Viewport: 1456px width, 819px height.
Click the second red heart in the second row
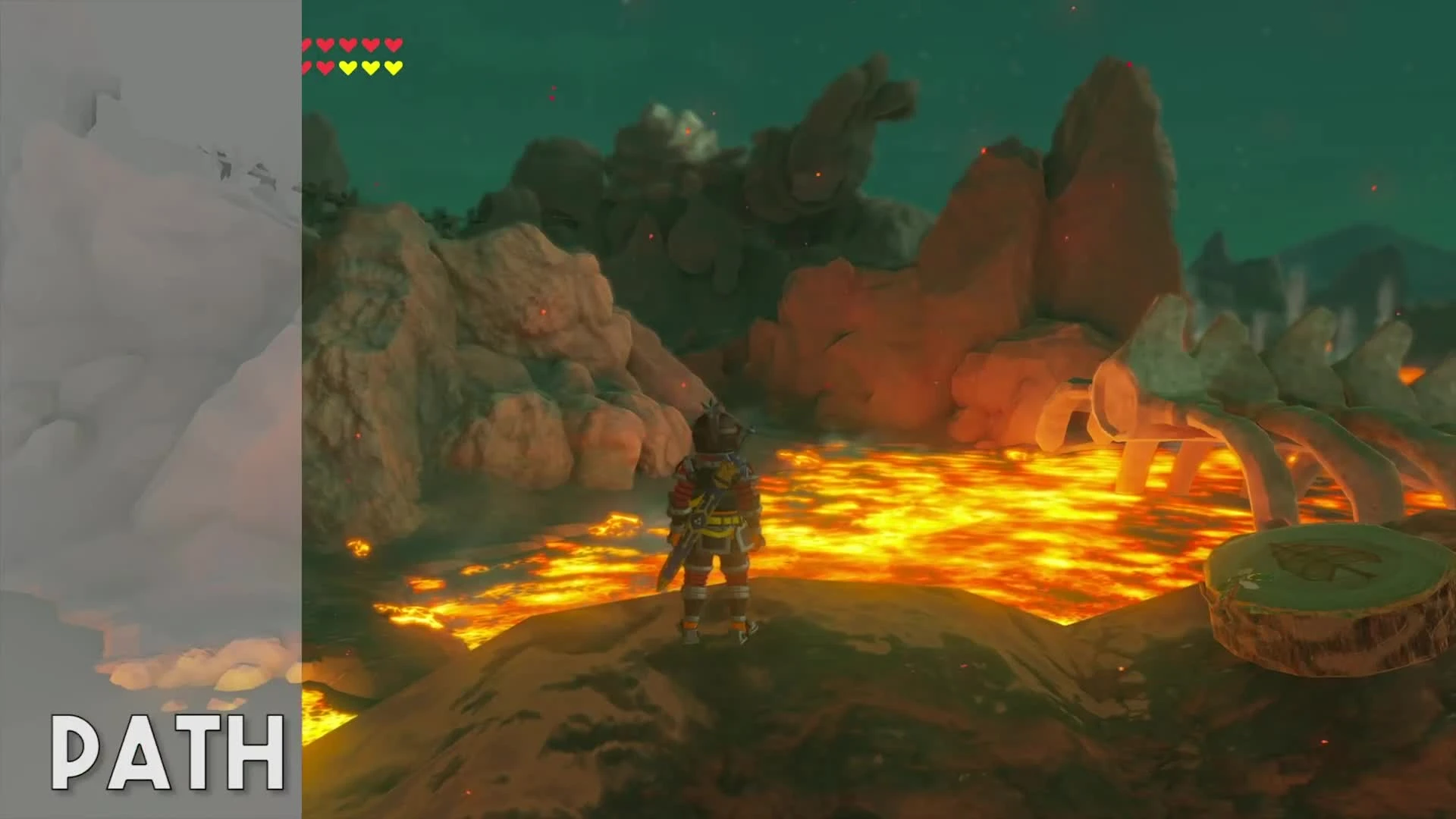(326, 67)
